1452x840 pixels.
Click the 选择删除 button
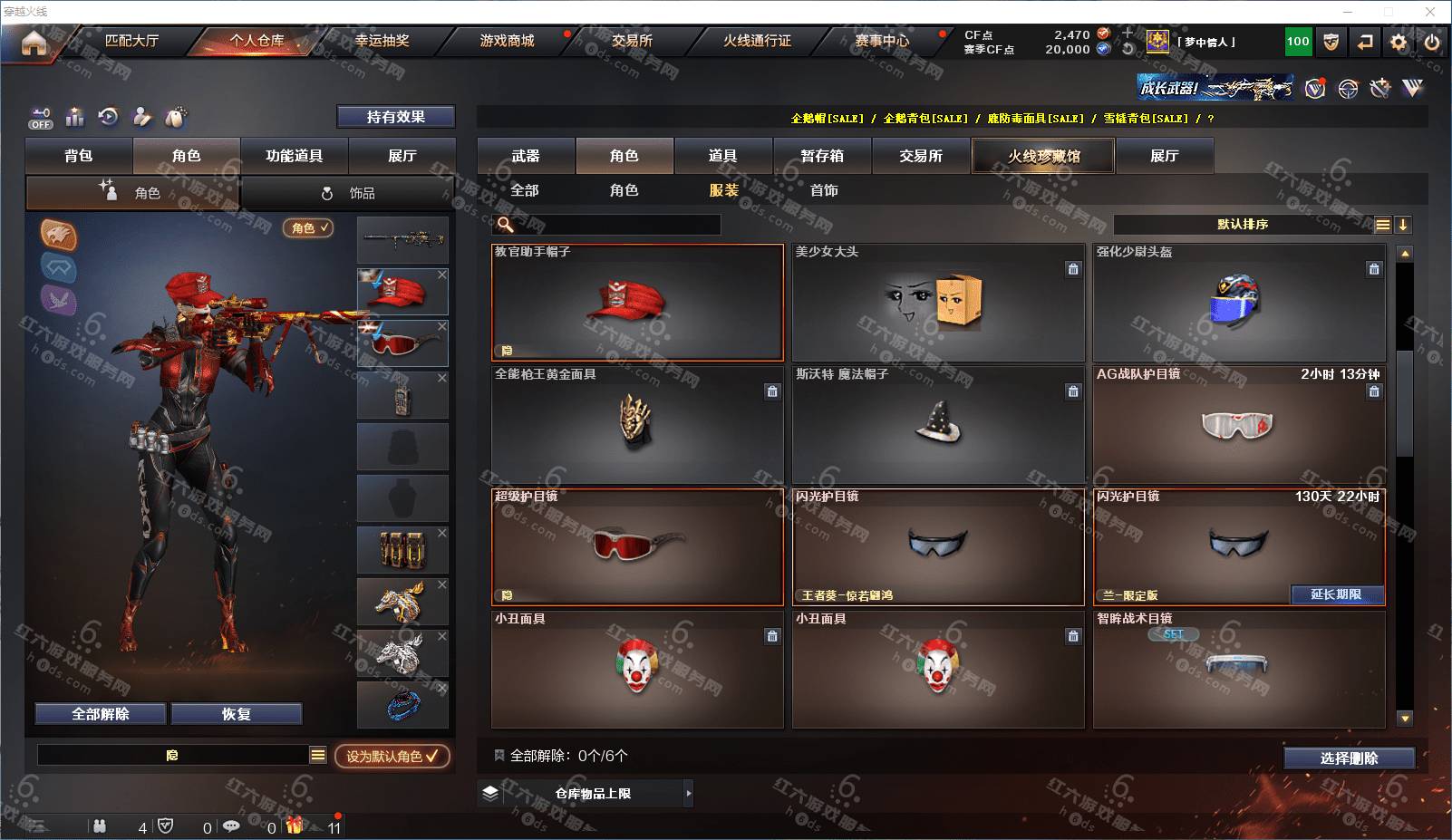[x=1349, y=758]
